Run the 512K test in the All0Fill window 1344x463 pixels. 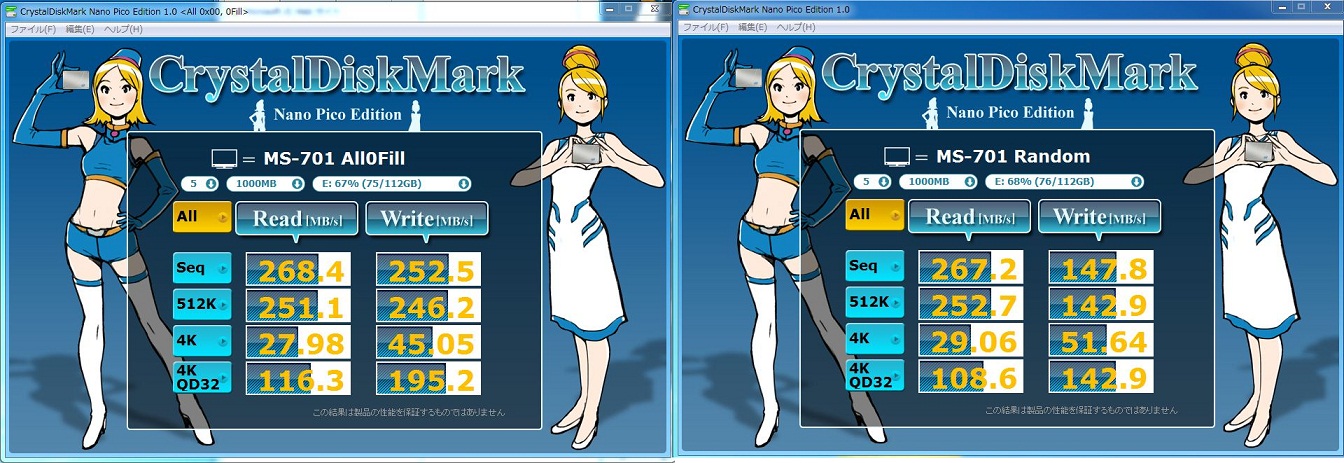coord(202,304)
